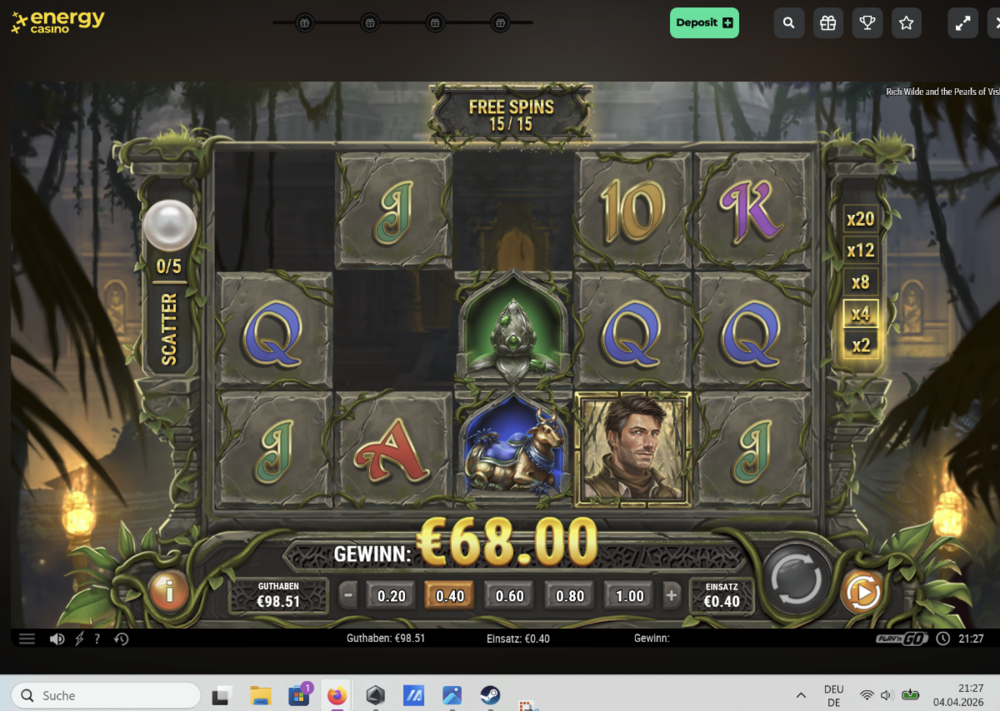This screenshot has width=1000, height=711.
Task: Select the 1.00 bet value
Action: [630, 596]
